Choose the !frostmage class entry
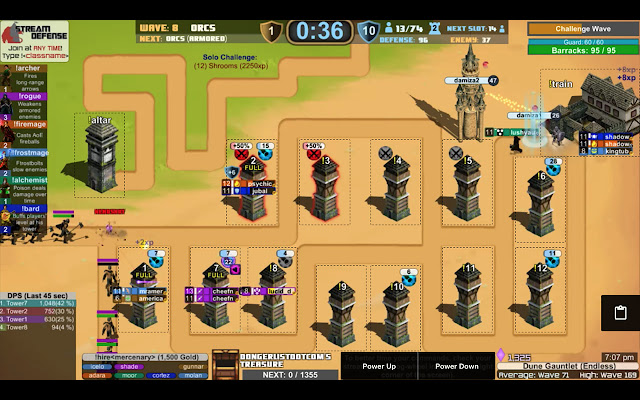Screen dimensions: 640x400 tap(30, 152)
